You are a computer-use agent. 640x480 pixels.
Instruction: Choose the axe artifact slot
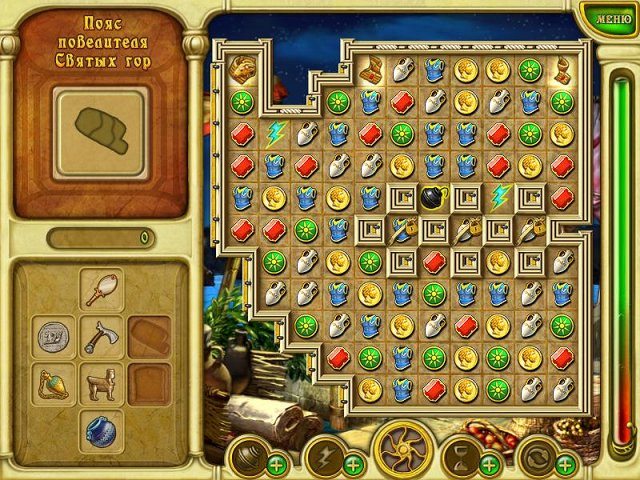coord(101,337)
